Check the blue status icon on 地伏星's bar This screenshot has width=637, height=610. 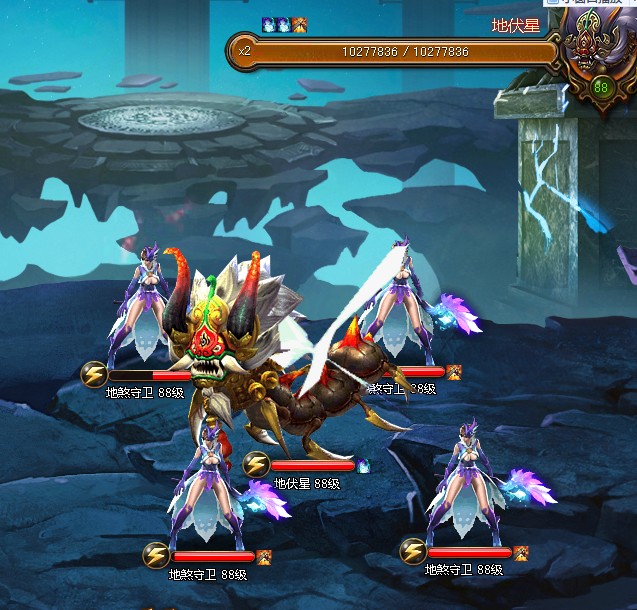click(x=363, y=465)
